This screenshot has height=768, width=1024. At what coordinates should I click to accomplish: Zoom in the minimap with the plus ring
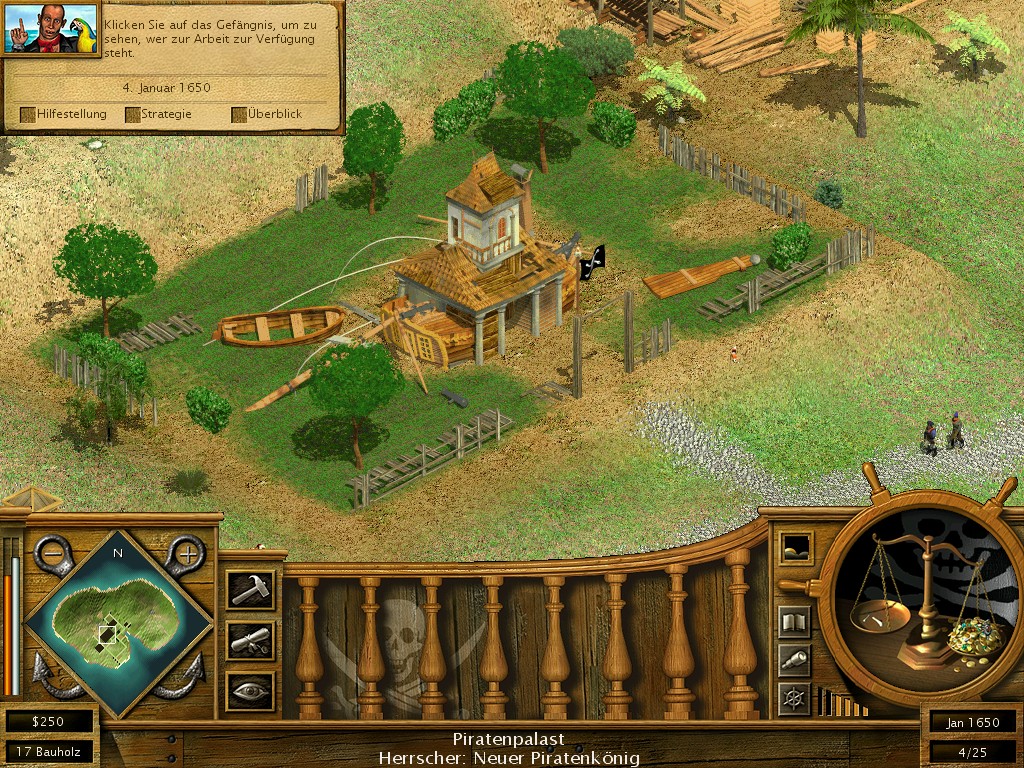[185, 551]
